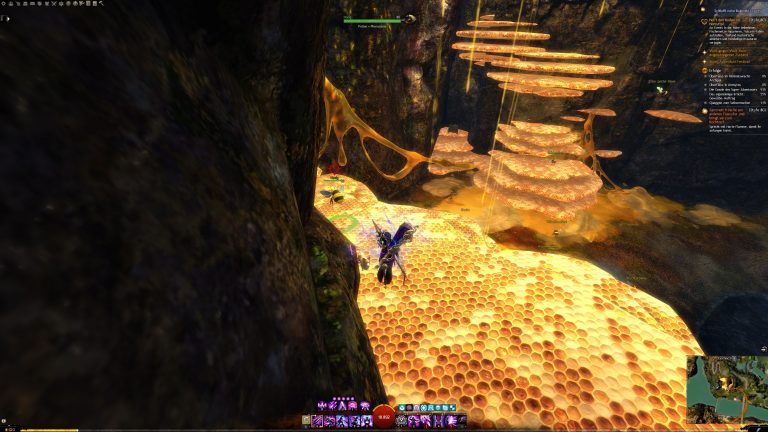
Task: Click the minimap in the corner
Action: tap(727, 389)
